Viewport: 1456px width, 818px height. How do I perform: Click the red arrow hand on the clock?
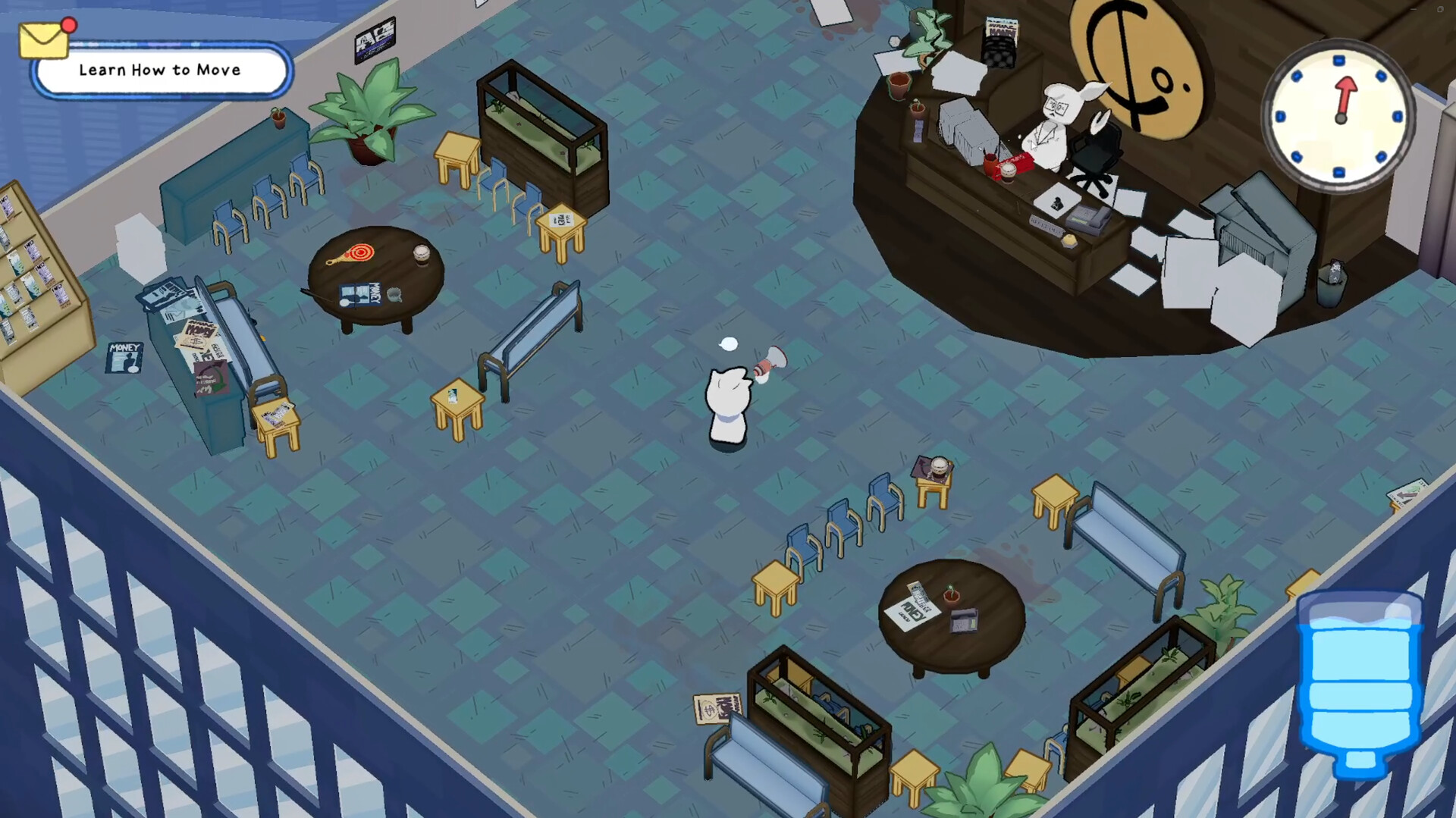tap(1346, 99)
